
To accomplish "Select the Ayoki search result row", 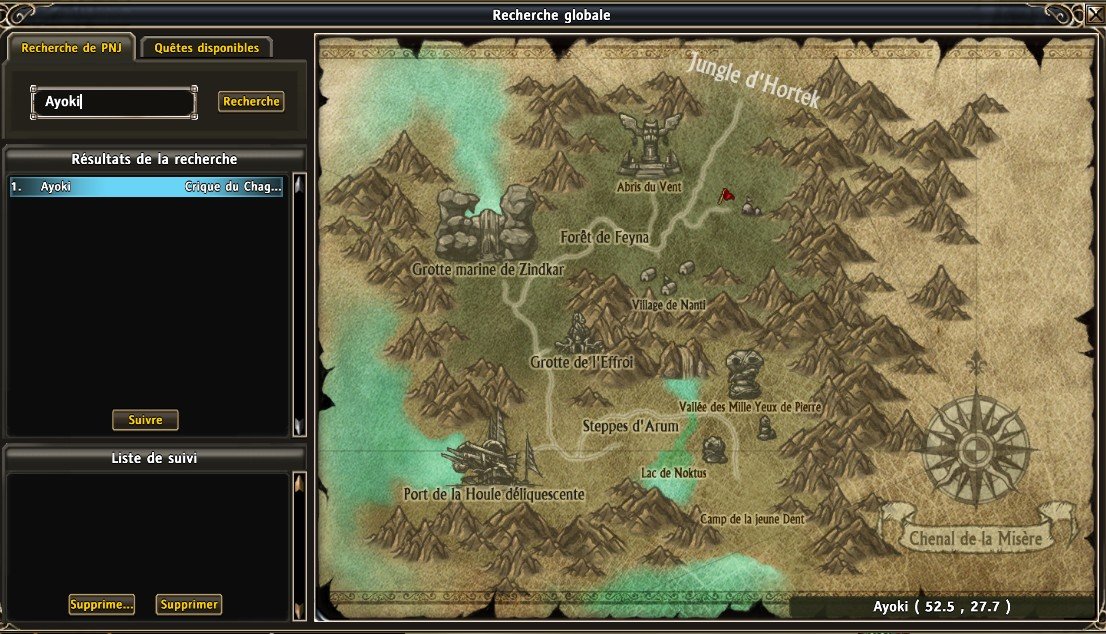I will (146, 186).
